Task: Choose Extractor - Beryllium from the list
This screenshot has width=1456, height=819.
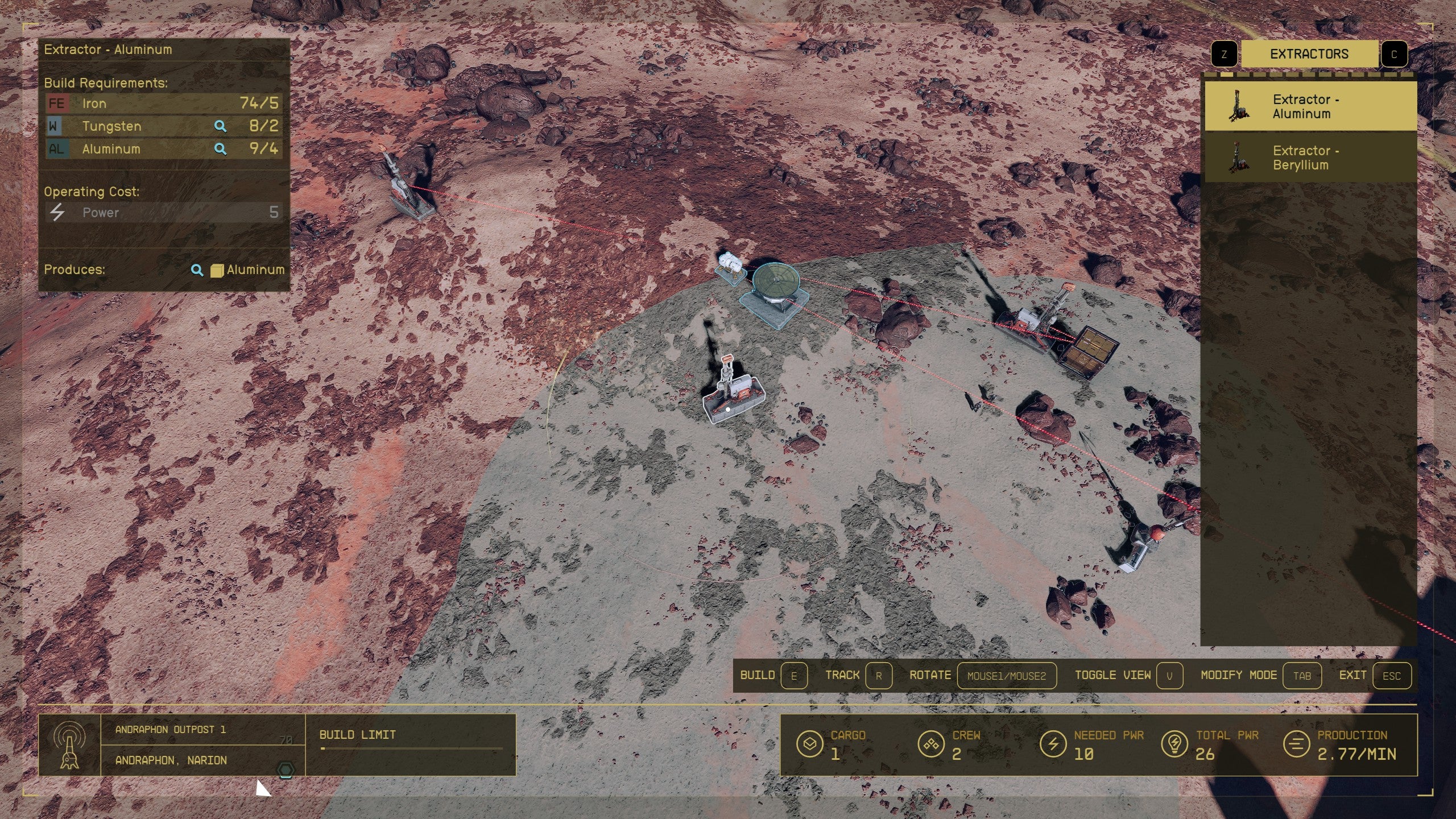Action: coord(1309,158)
